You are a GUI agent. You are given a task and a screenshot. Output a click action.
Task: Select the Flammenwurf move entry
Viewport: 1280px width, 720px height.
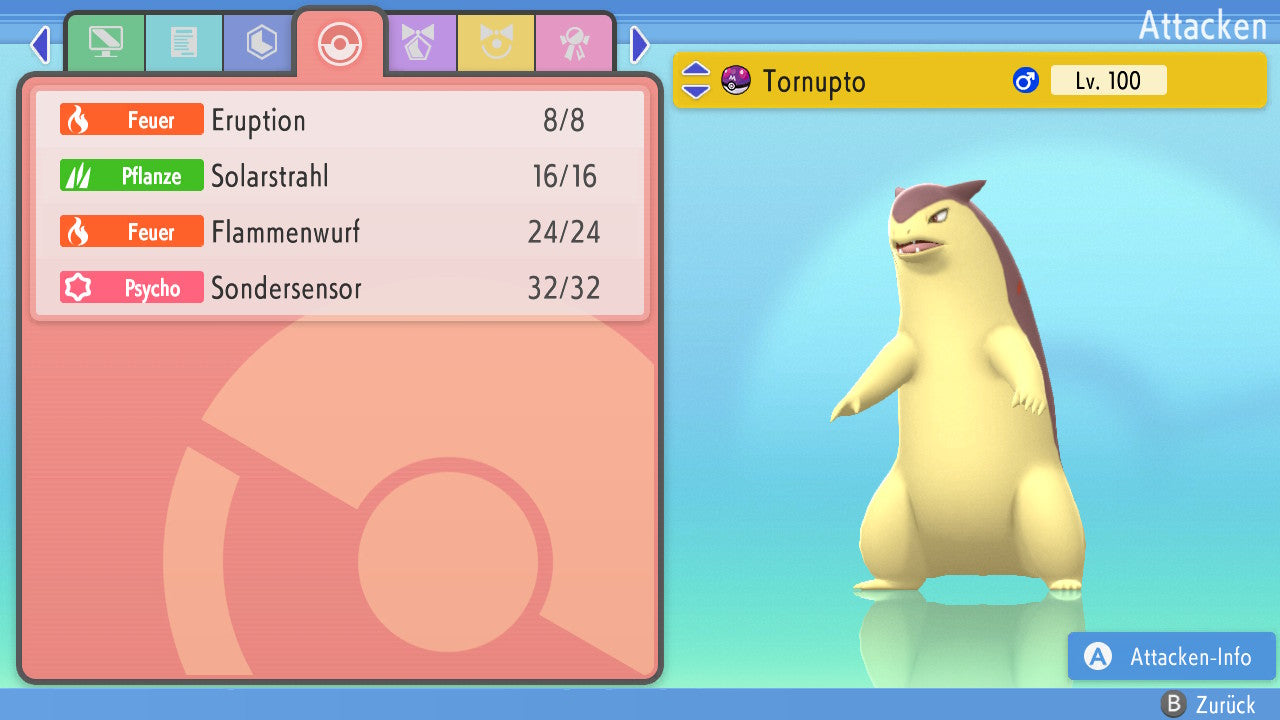pyautogui.click(x=340, y=232)
